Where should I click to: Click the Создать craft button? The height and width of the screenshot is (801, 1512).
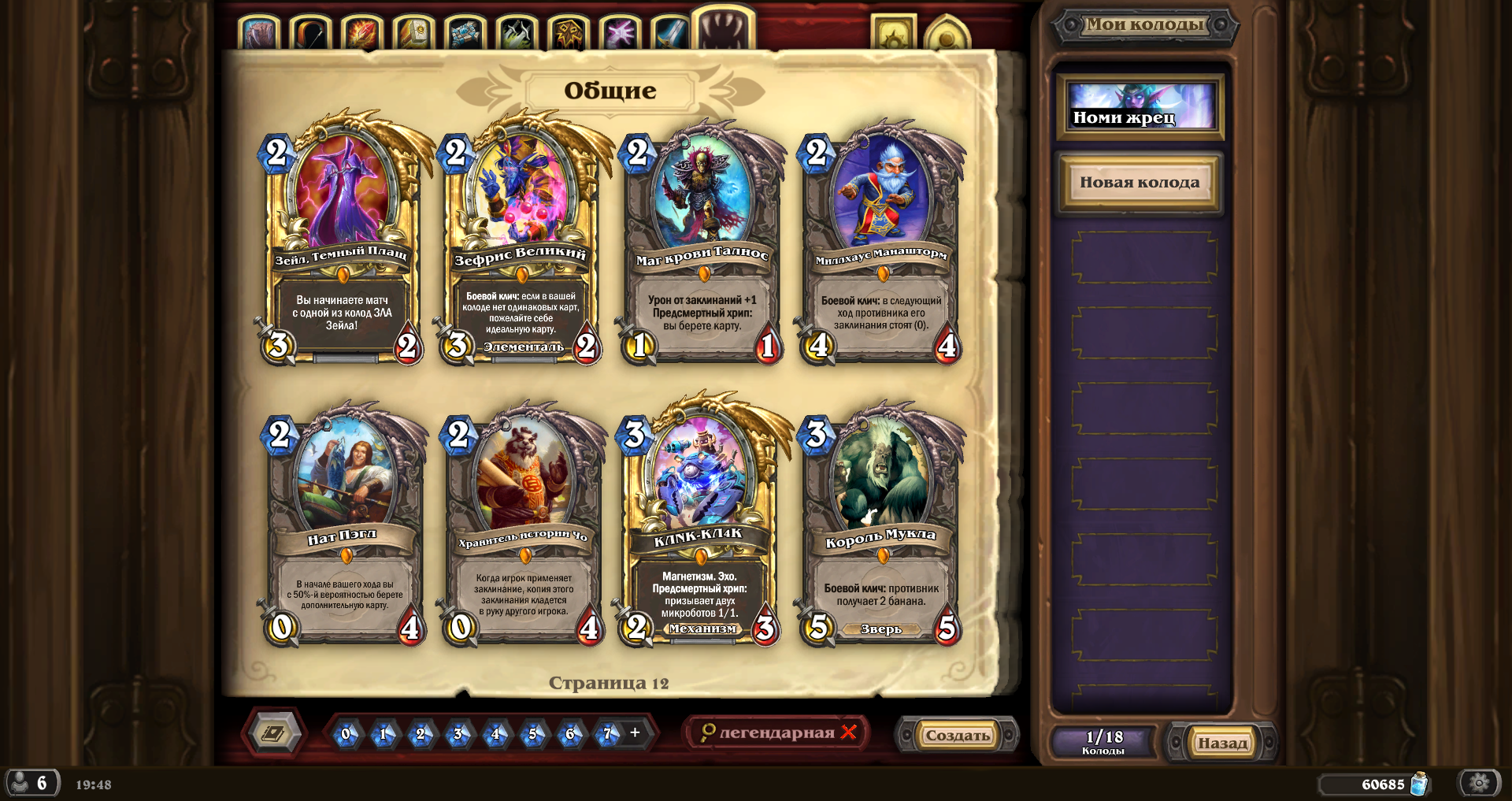click(x=958, y=734)
